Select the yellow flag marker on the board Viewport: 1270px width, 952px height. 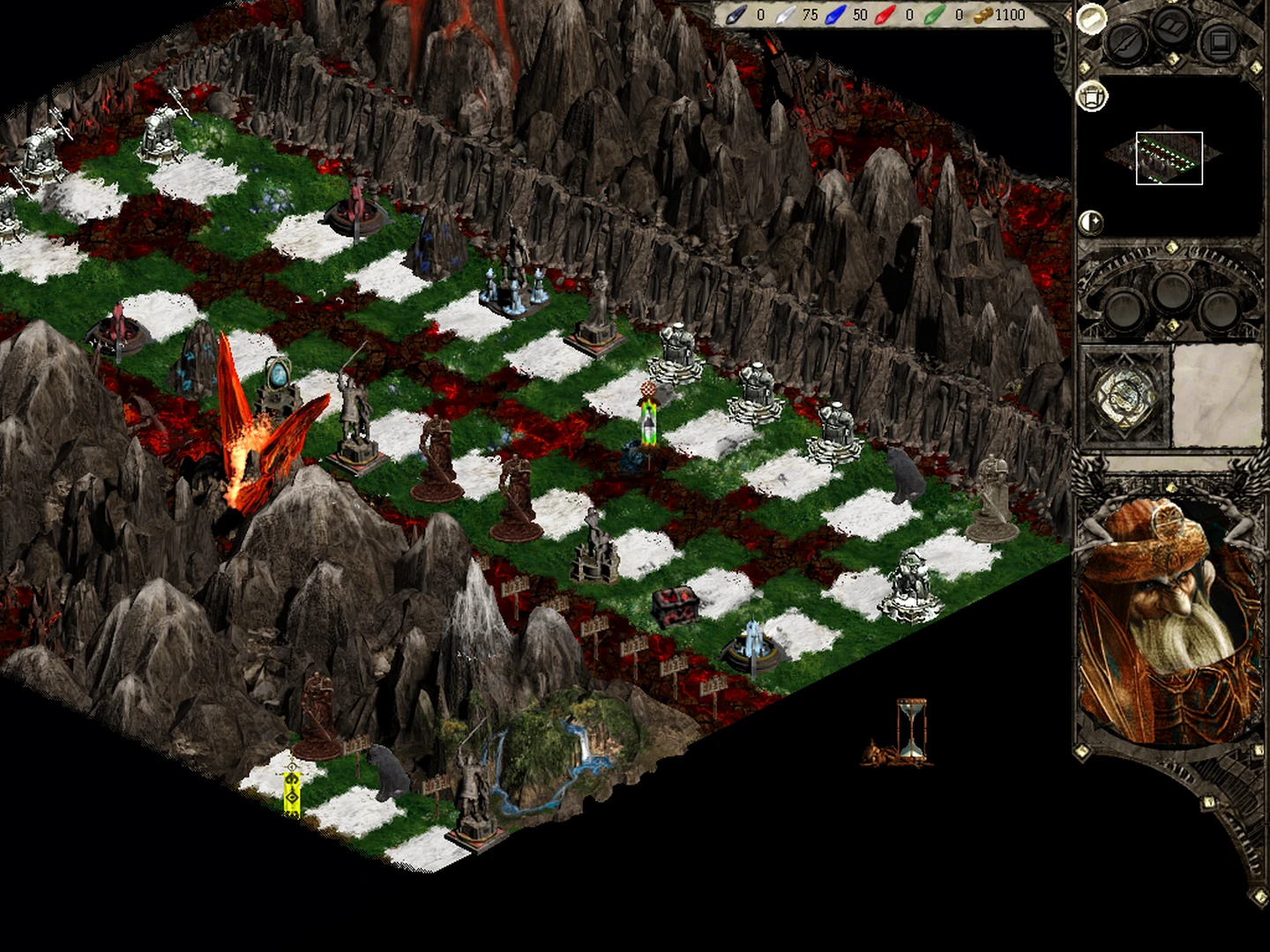pos(291,791)
